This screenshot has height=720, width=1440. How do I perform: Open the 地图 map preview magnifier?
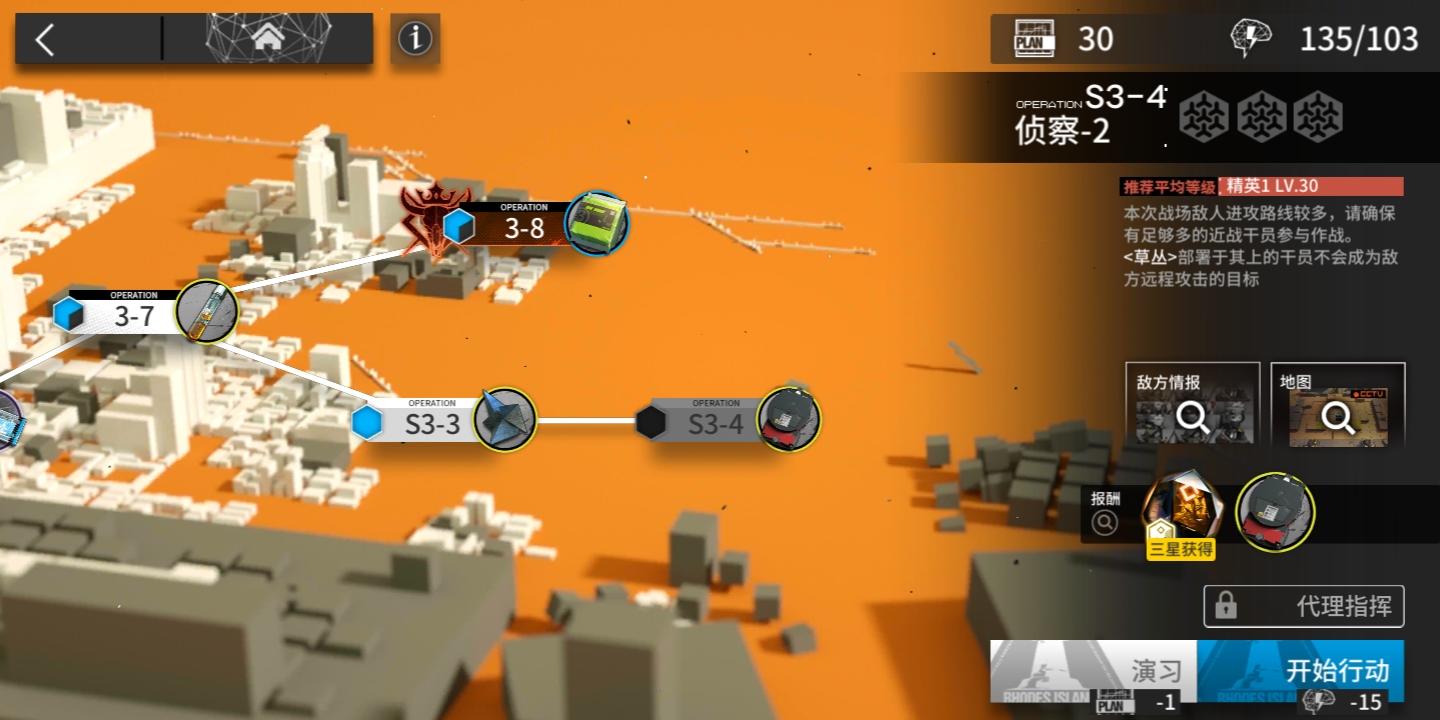(x=1338, y=416)
